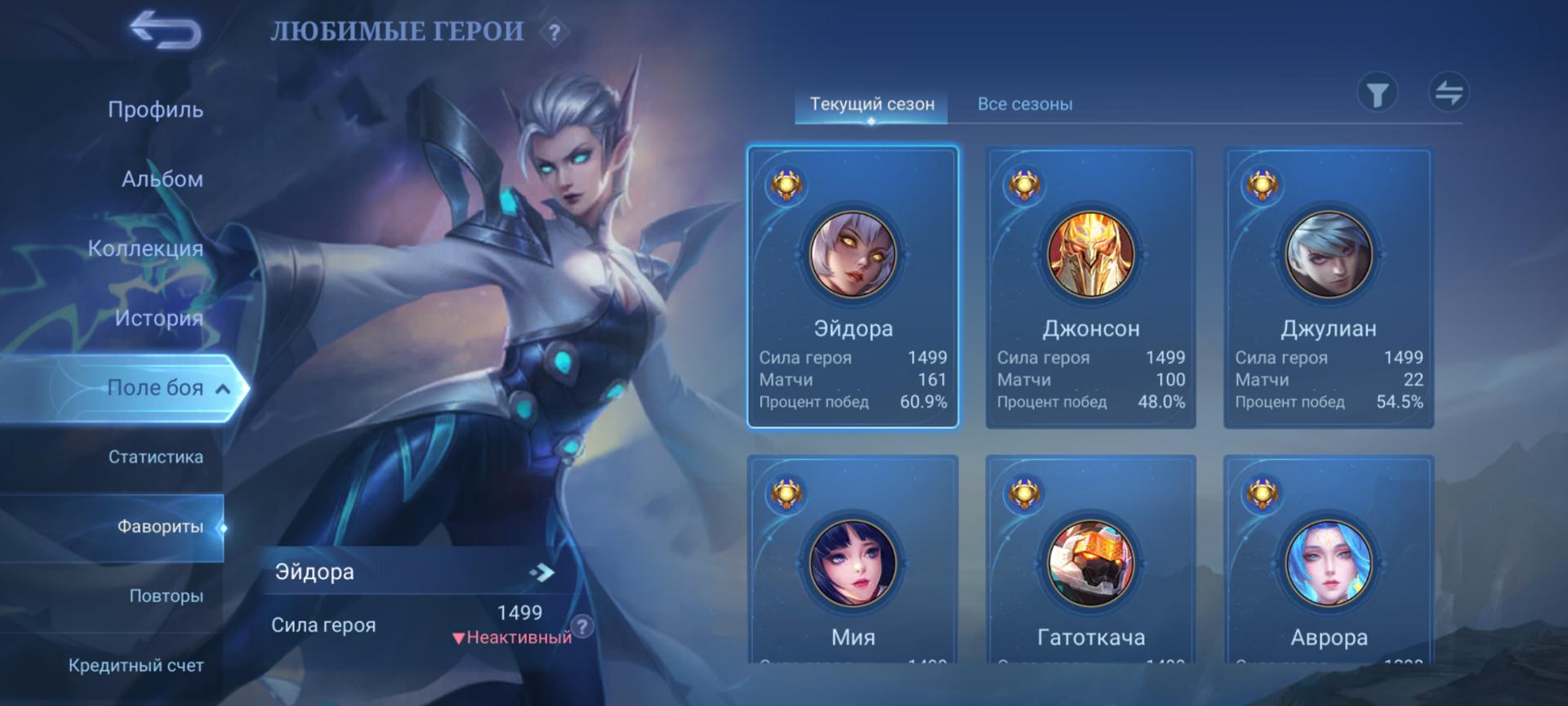Select Коллекция in the side menu

point(145,248)
